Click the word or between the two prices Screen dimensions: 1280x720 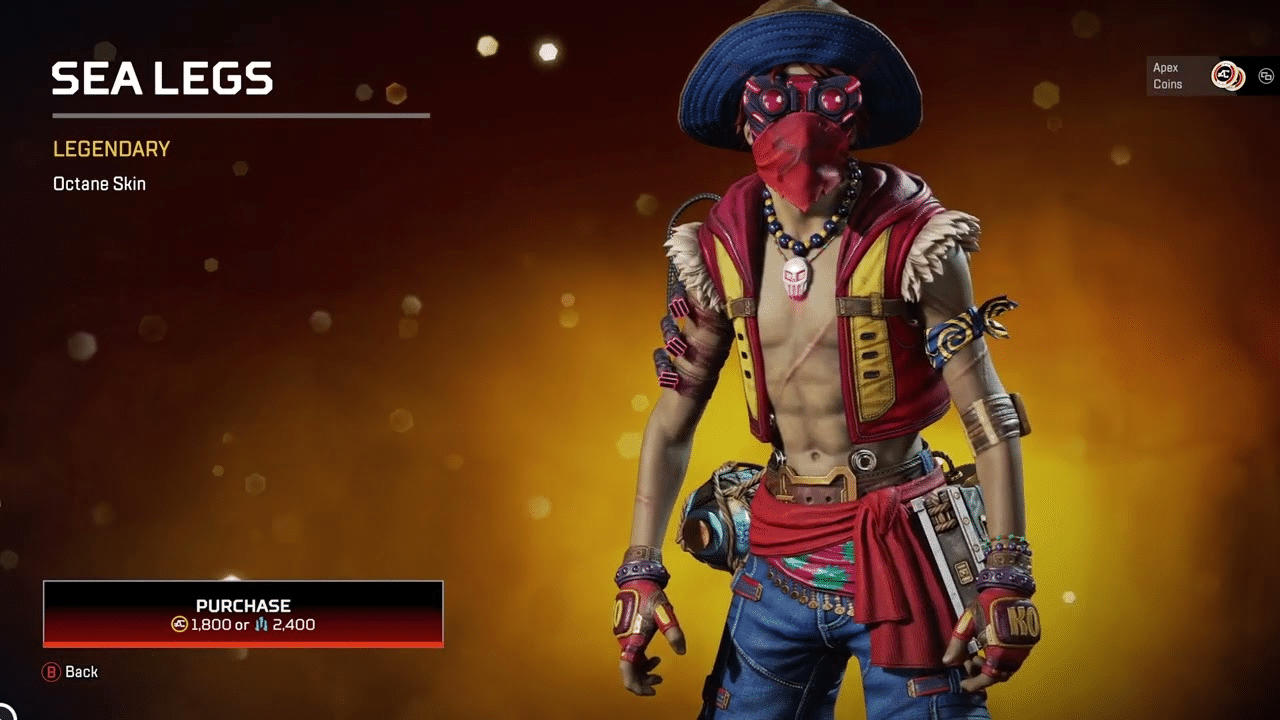pos(242,624)
